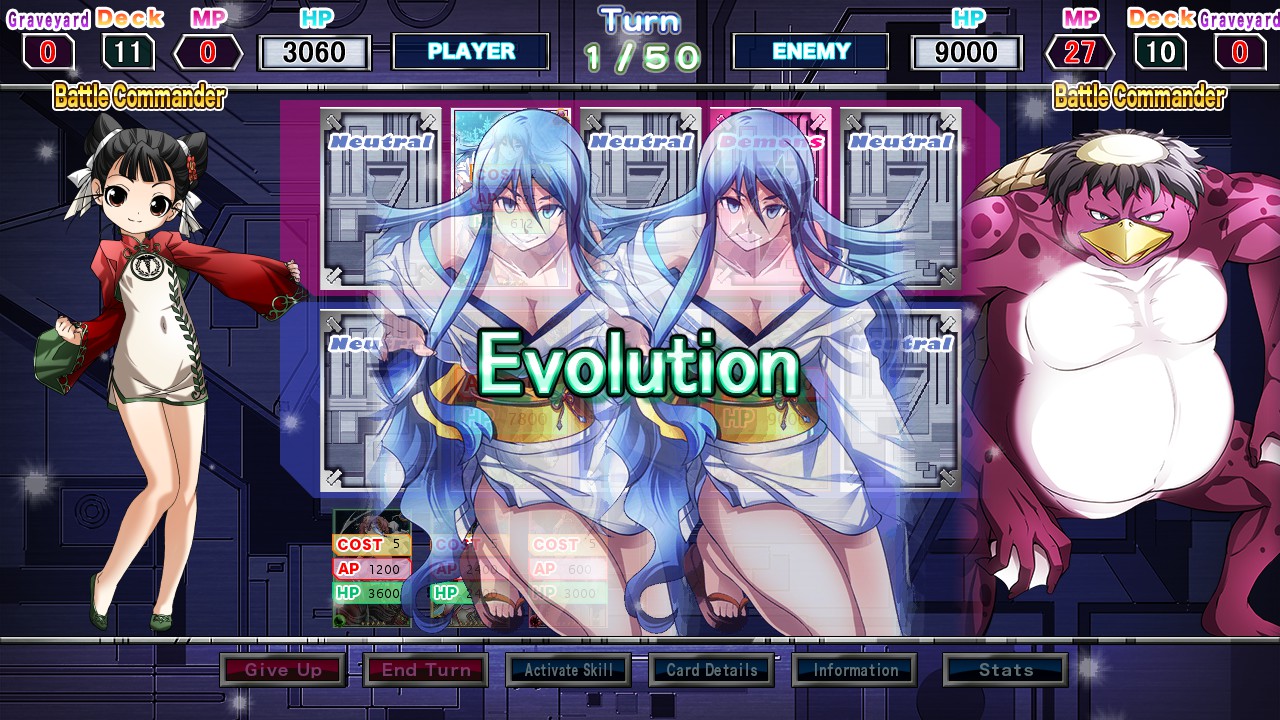View battle Information

(855, 670)
